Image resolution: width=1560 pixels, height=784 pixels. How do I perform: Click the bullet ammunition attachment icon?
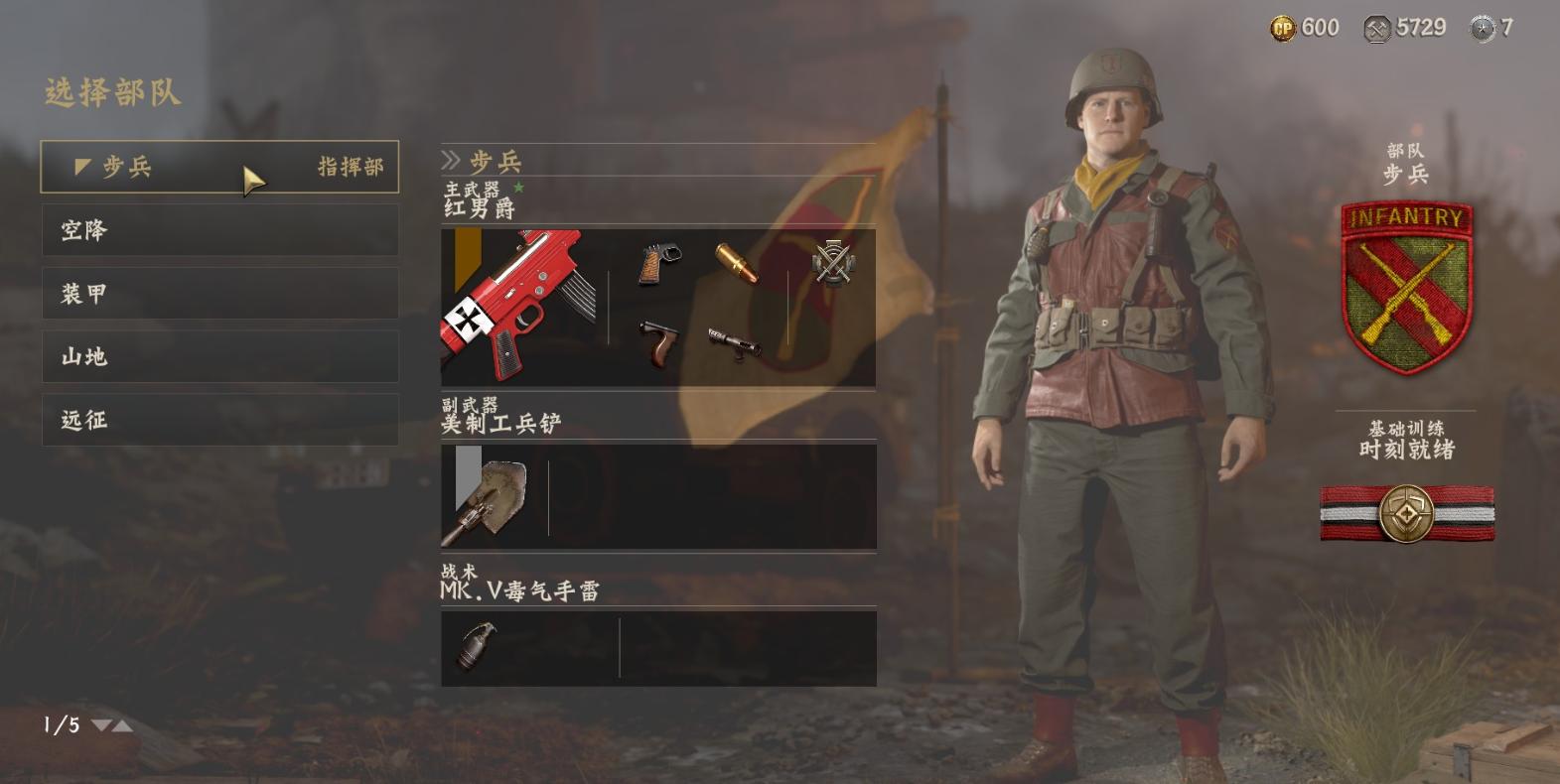pyautogui.click(x=736, y=263)
